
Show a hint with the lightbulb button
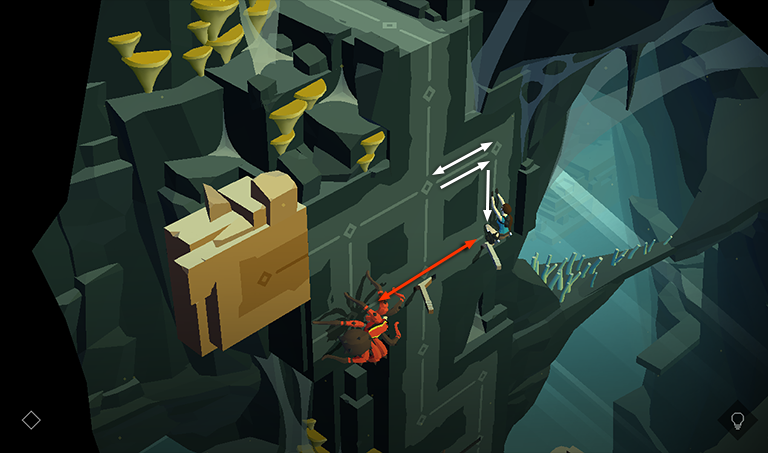[x=738, y=419]
